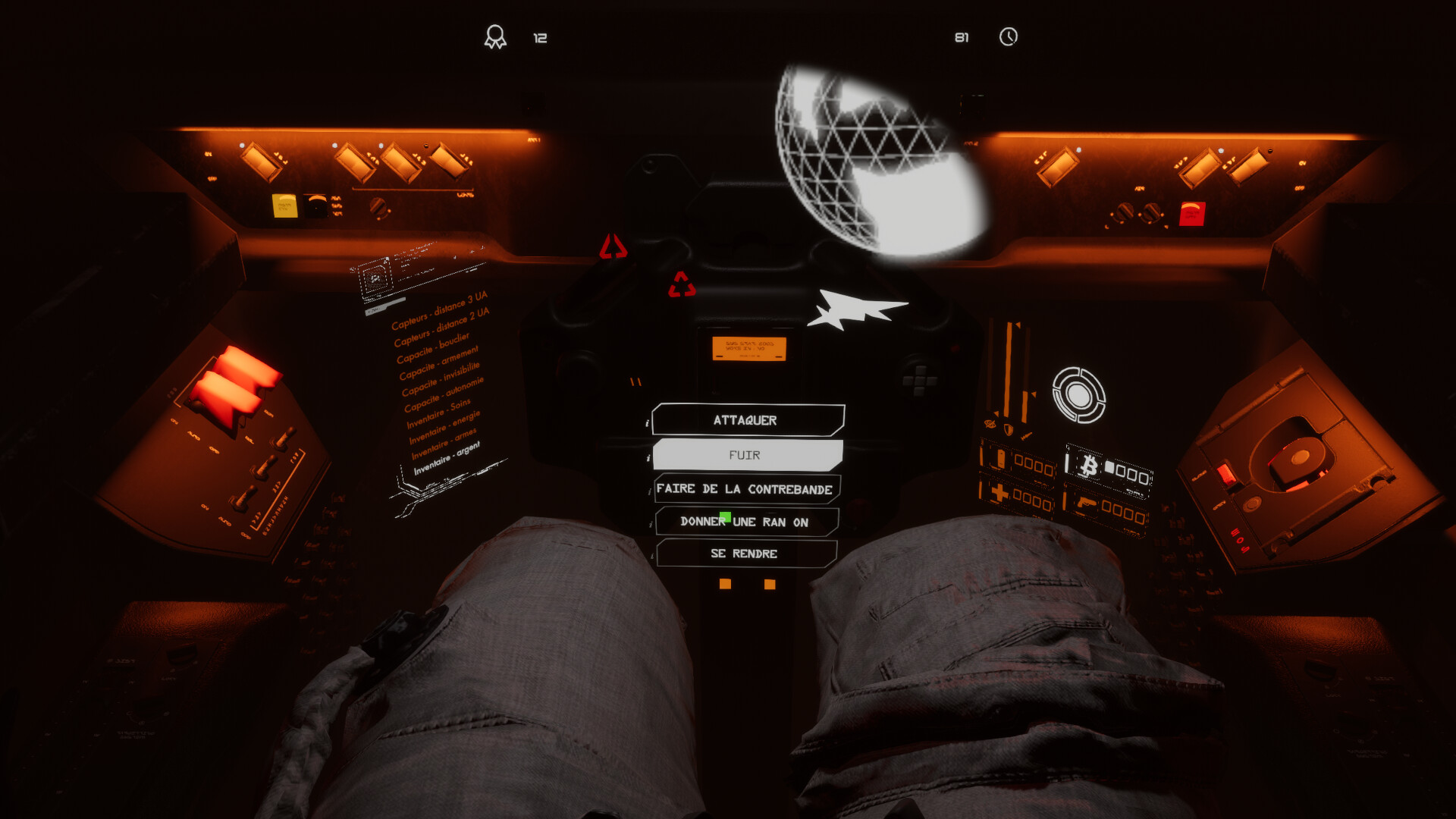Click the Bitcoin currency icon

(x=1090, y=465)
